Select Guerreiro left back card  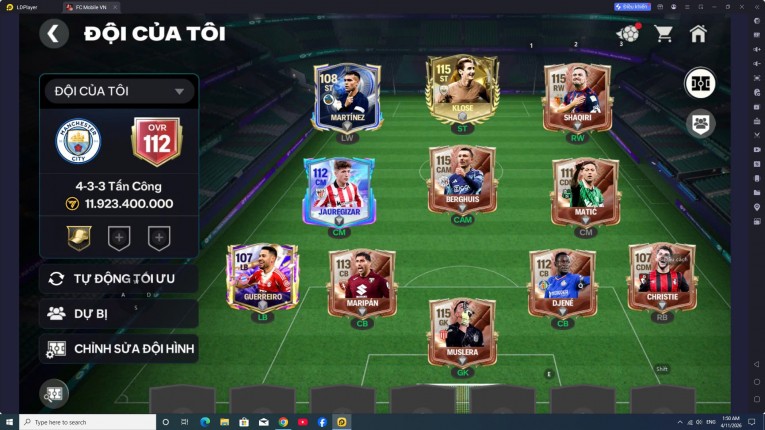pos(262,277)
